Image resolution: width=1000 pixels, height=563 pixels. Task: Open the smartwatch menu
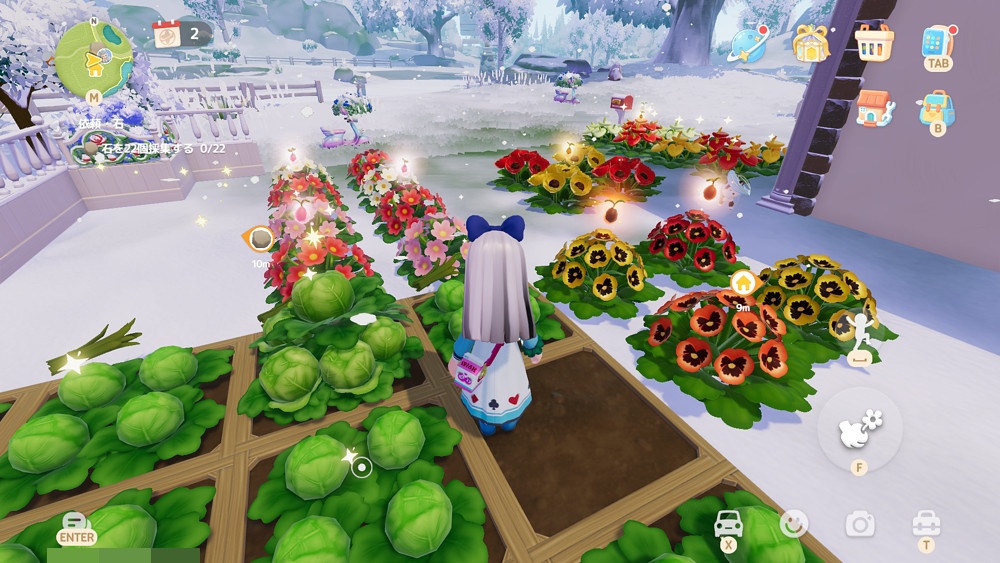[937, 42]
